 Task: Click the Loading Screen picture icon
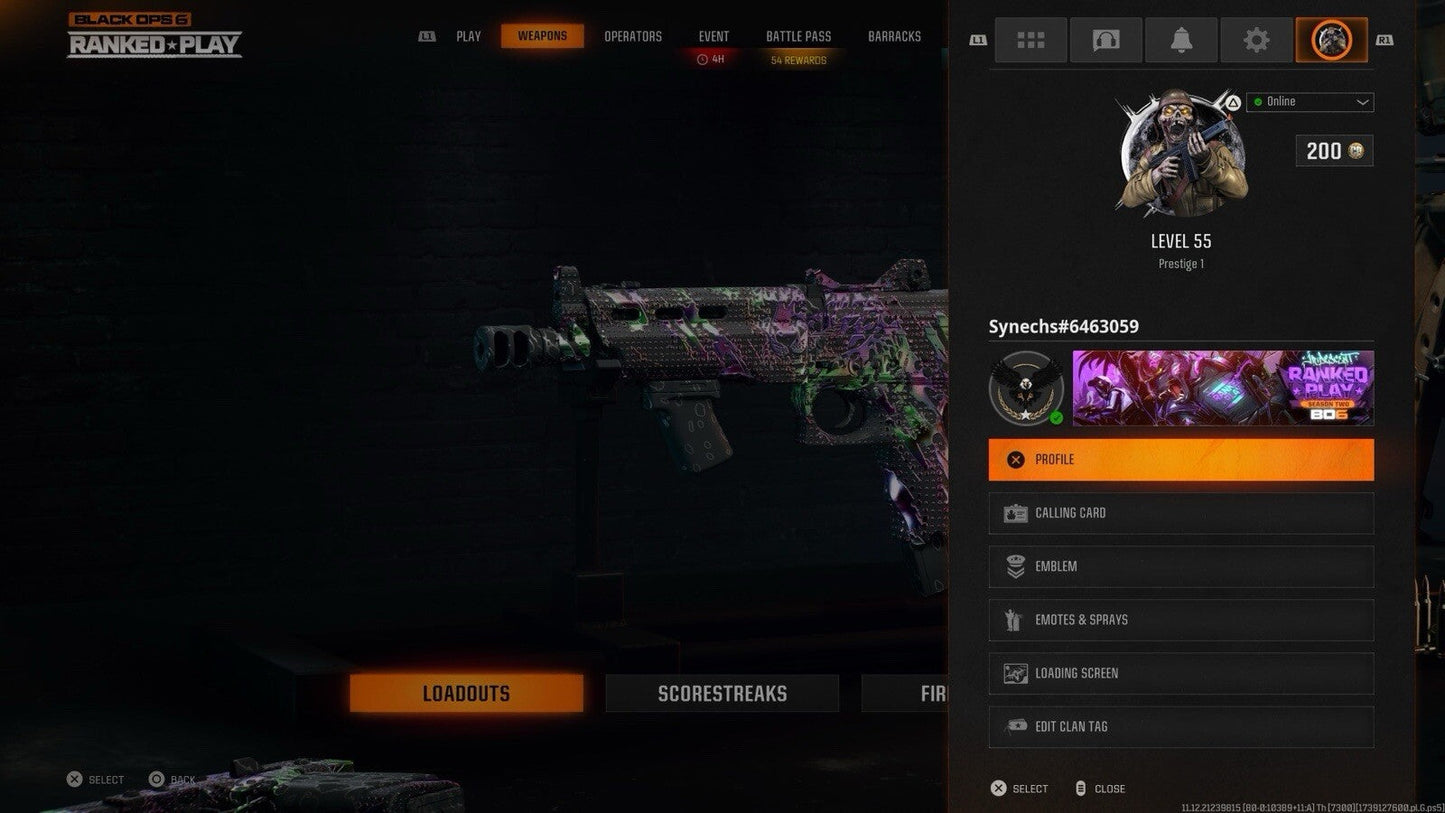[1015, 673]
